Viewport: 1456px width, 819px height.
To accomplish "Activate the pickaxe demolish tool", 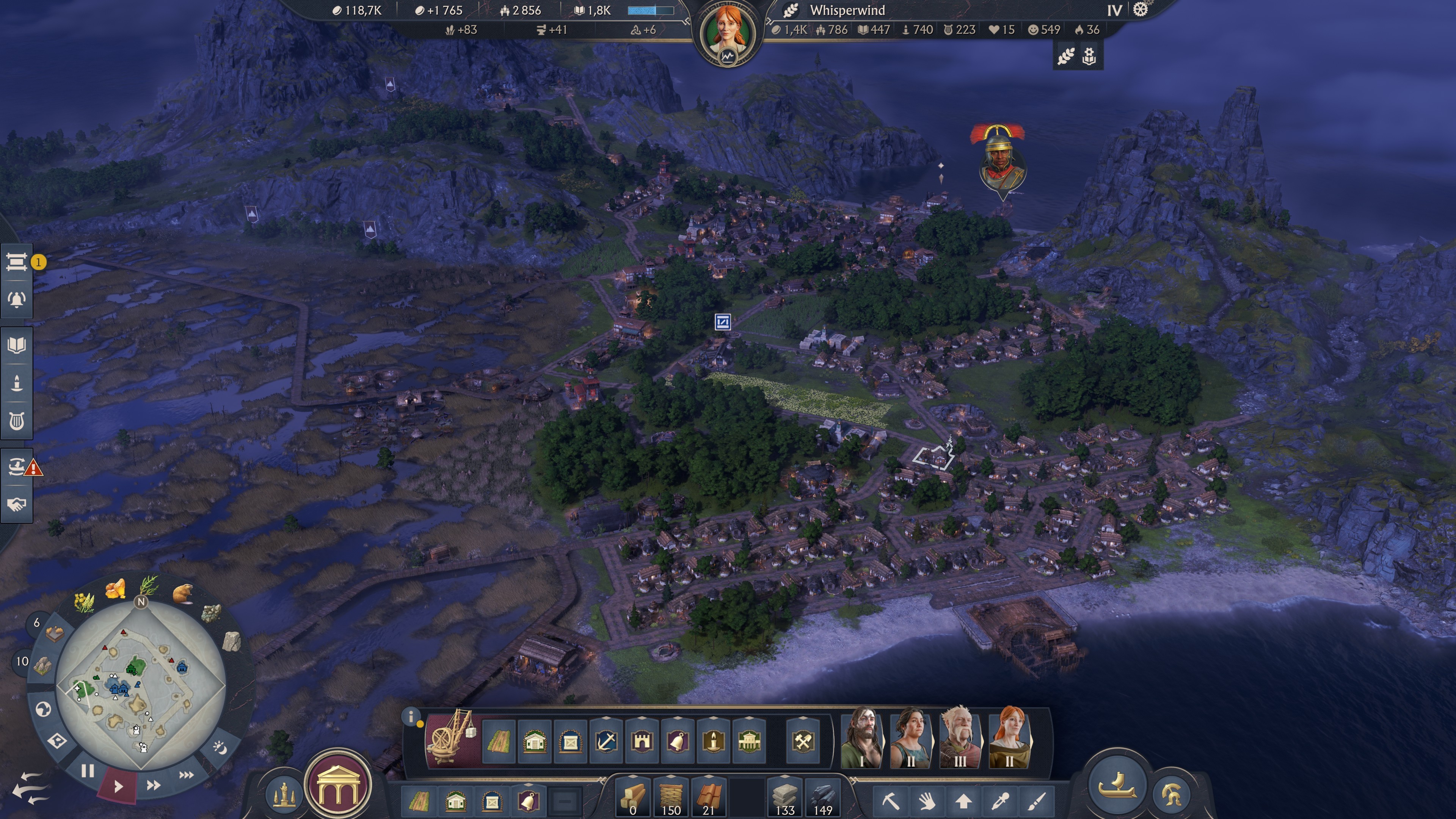I will point(890,801).
